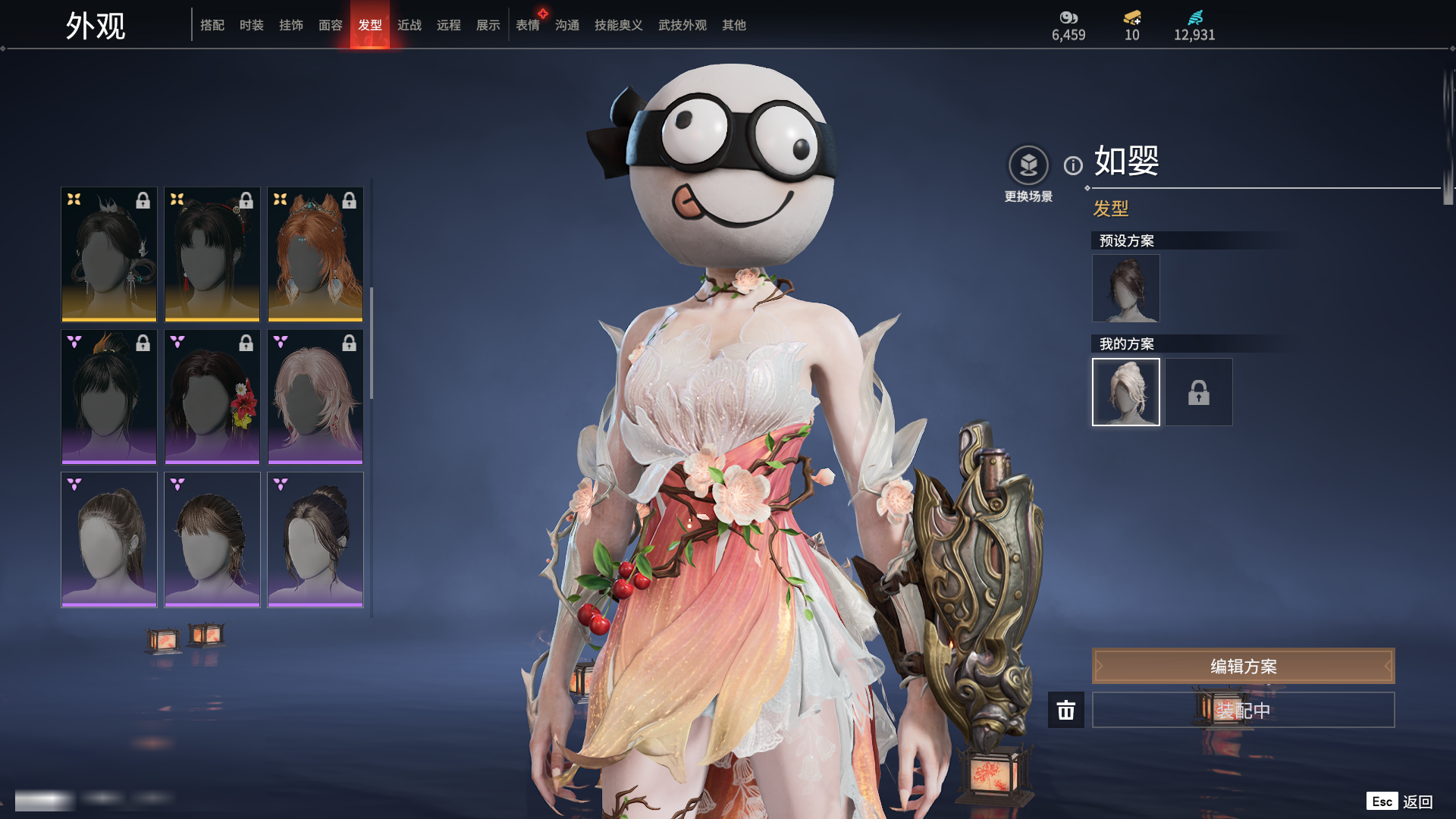The image size is (1456, 819).
Task: Open the info icon beside 如婴
Action: [x=1073, y=165]
